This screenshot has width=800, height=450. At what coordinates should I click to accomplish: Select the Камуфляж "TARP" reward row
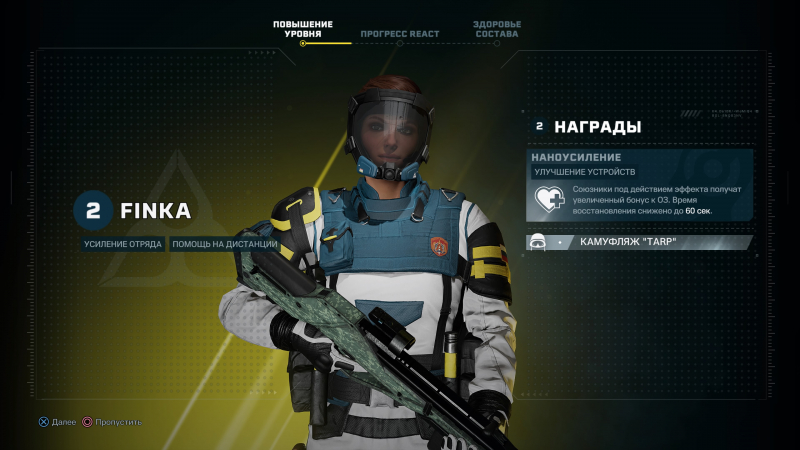point(640,242)
